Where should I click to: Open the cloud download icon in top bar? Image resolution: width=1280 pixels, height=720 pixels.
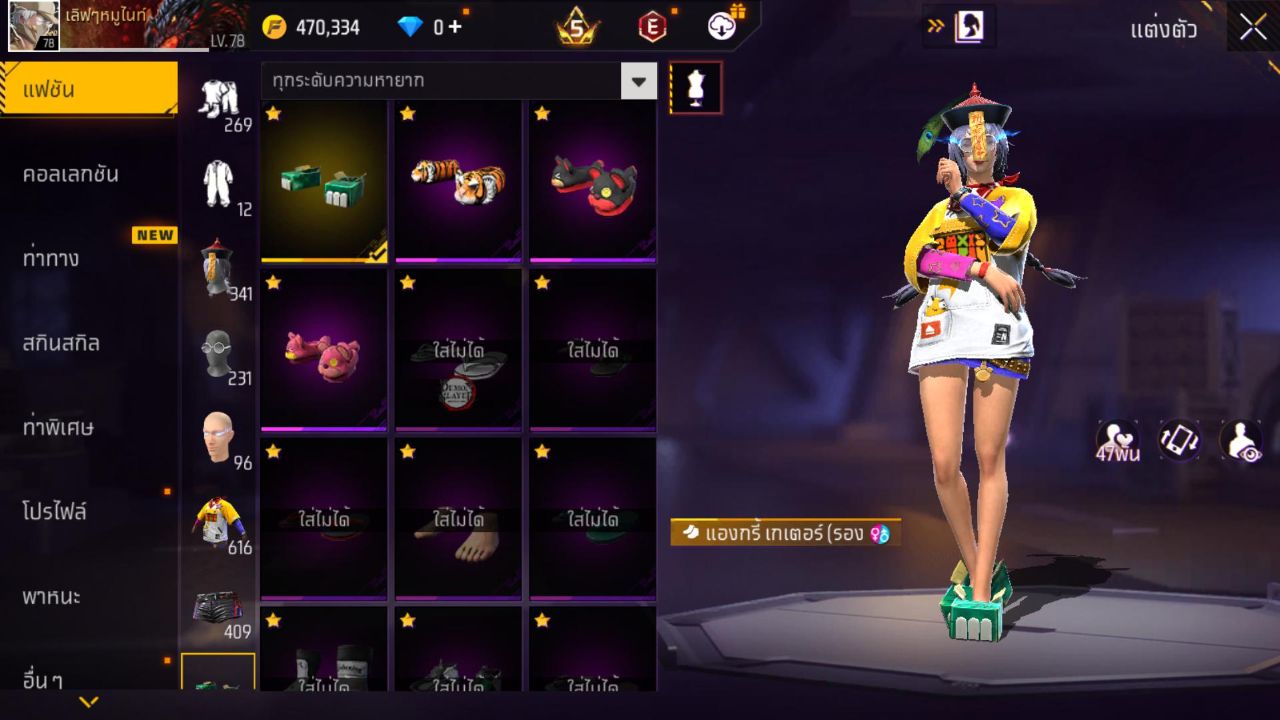point(723,27)
